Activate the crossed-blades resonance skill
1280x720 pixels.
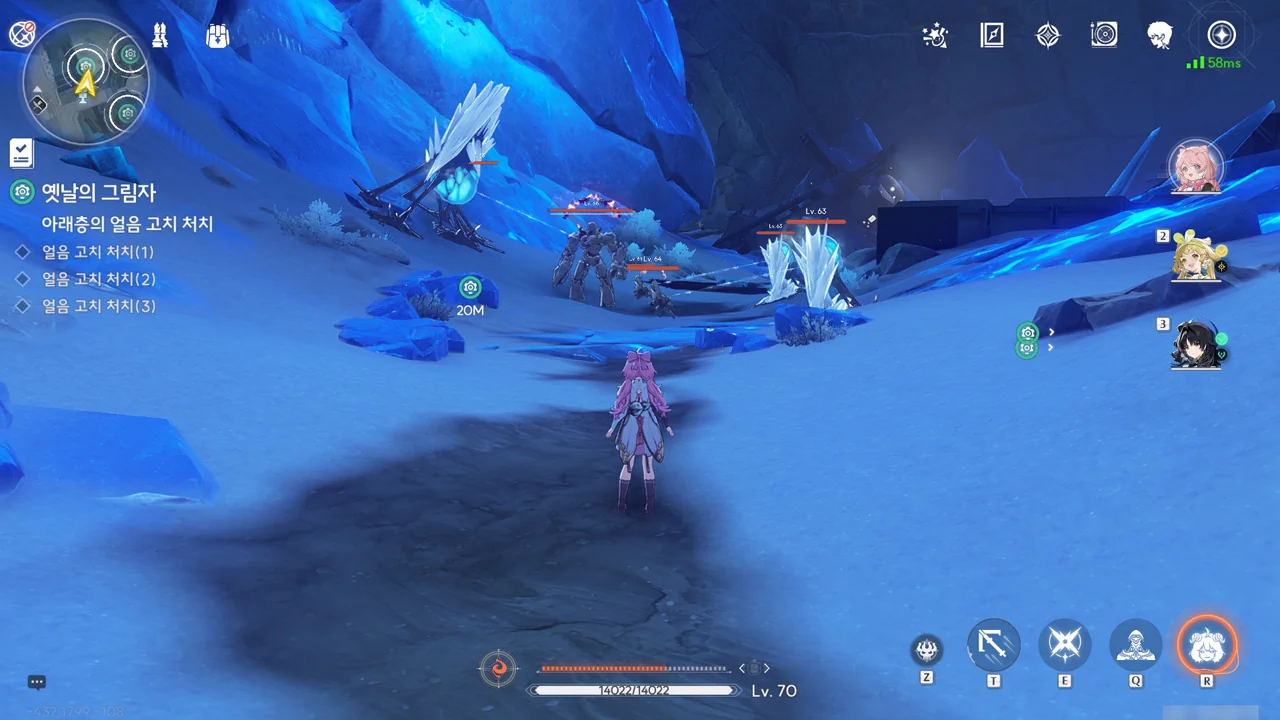[x=1064, y=645]
